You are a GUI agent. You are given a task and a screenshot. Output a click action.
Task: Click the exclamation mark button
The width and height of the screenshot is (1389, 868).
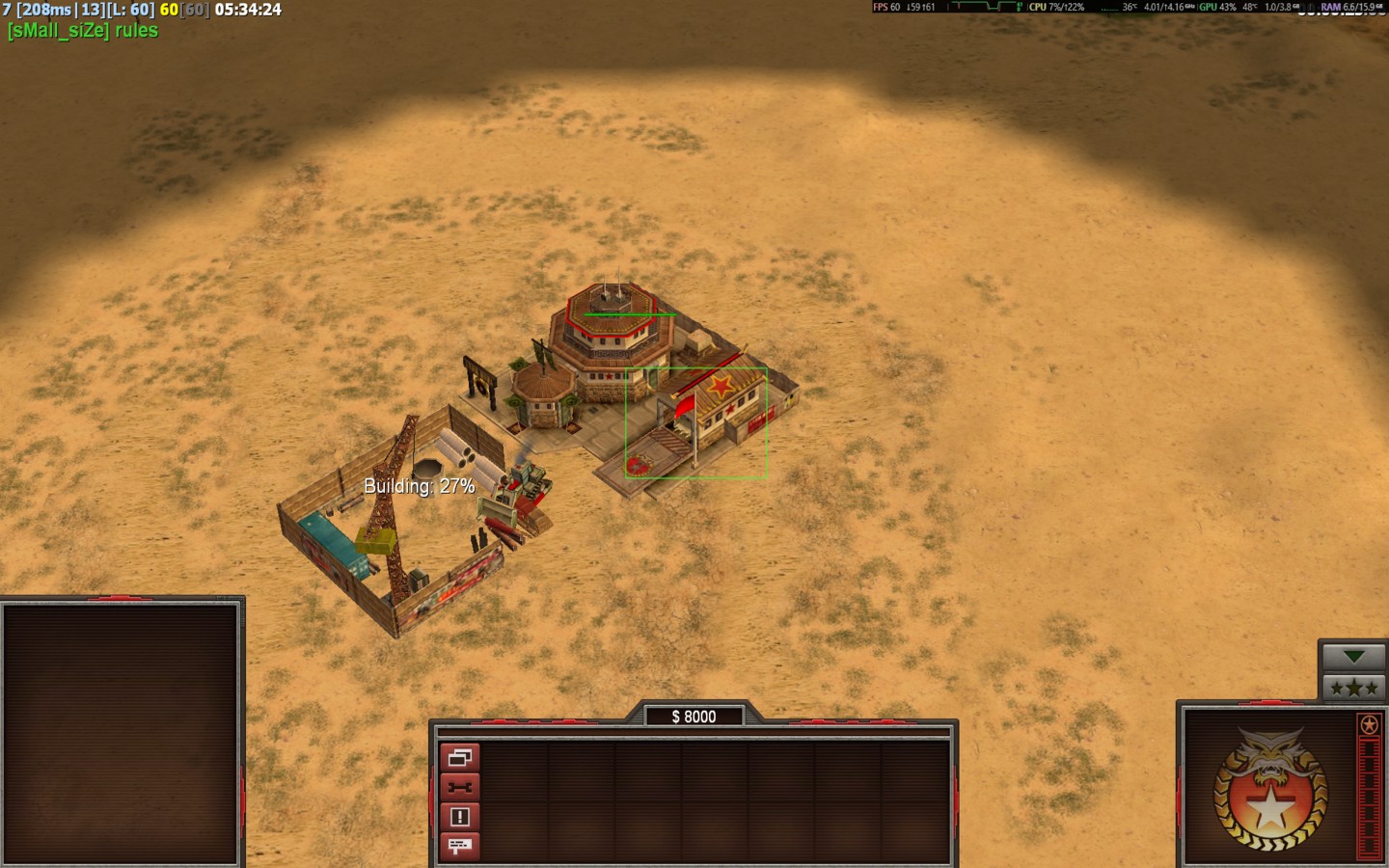[459, 817]
